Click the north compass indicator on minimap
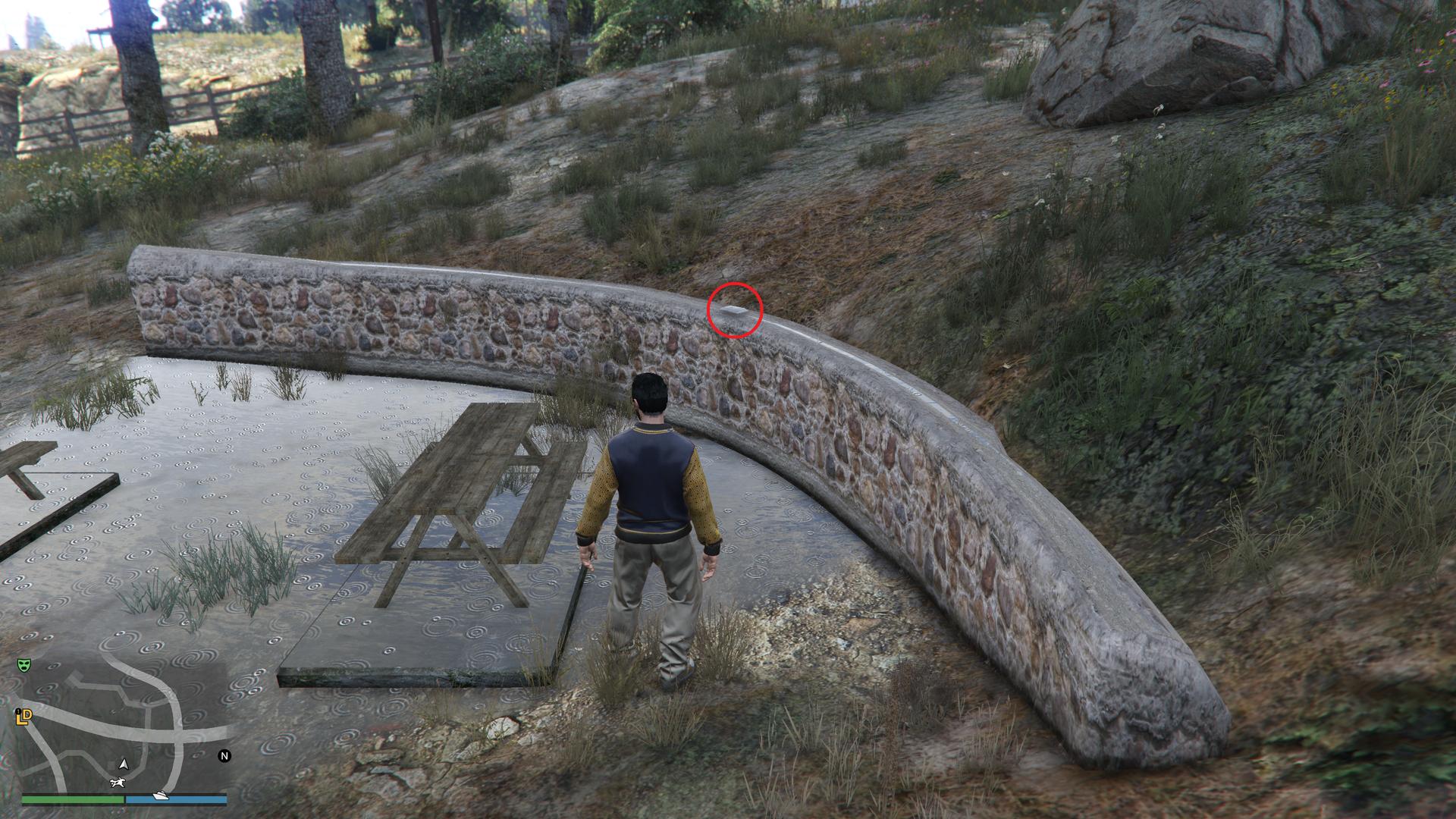The height and width of the screenshot is (819, 1456). click(224, 755)
